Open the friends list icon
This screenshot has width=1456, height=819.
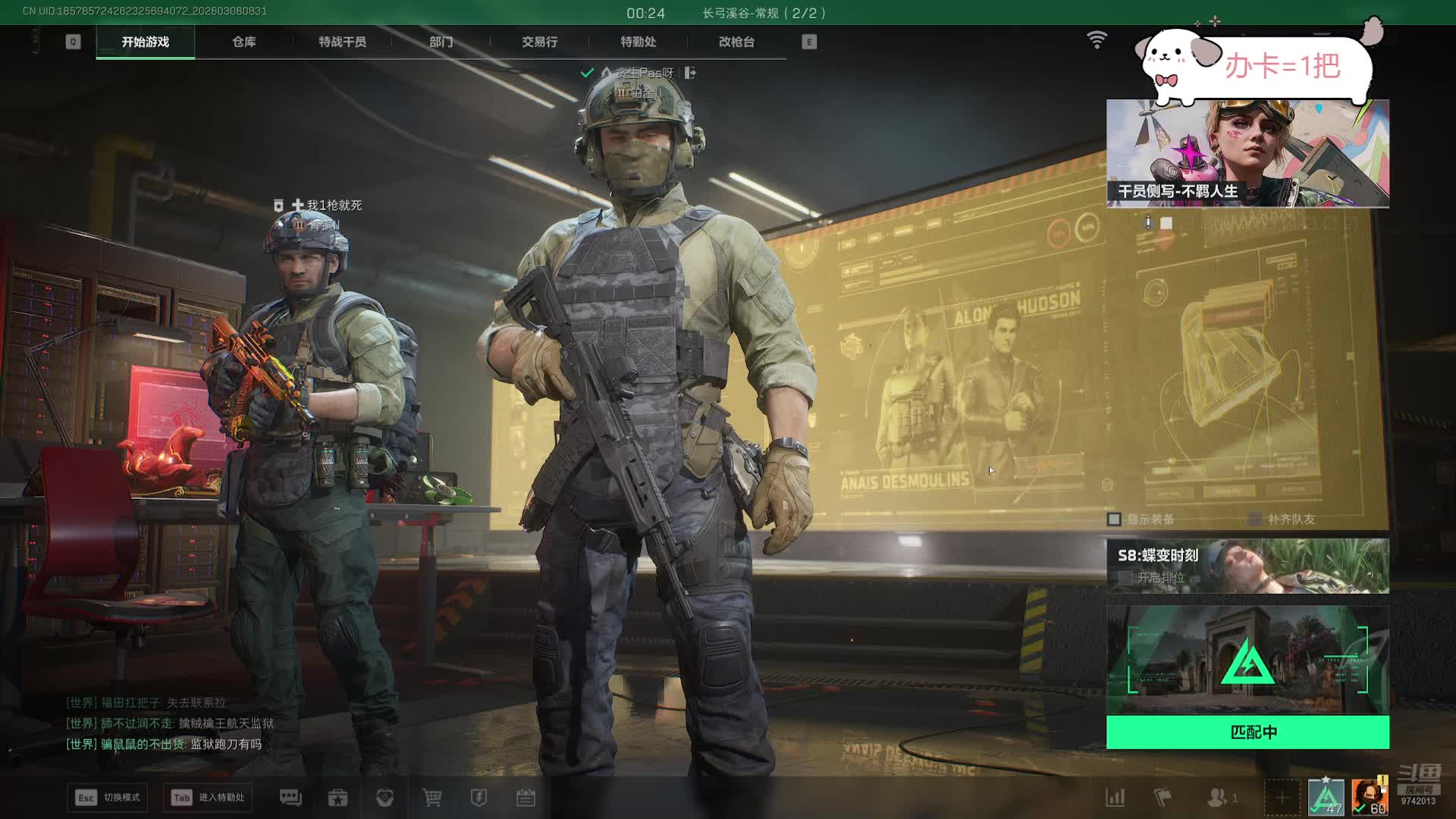coord(1218,797)
